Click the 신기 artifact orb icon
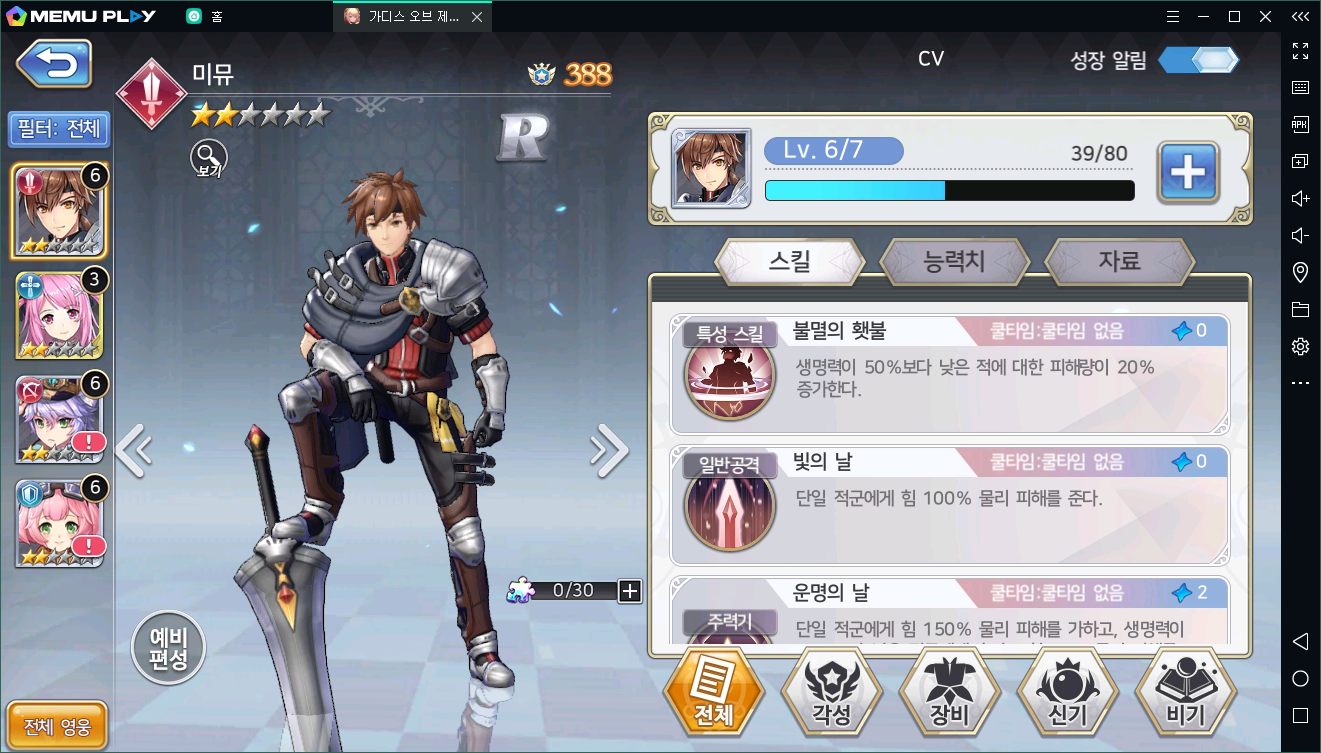Viewport: 1321px width, 753px height. (x=1067, y=691)
